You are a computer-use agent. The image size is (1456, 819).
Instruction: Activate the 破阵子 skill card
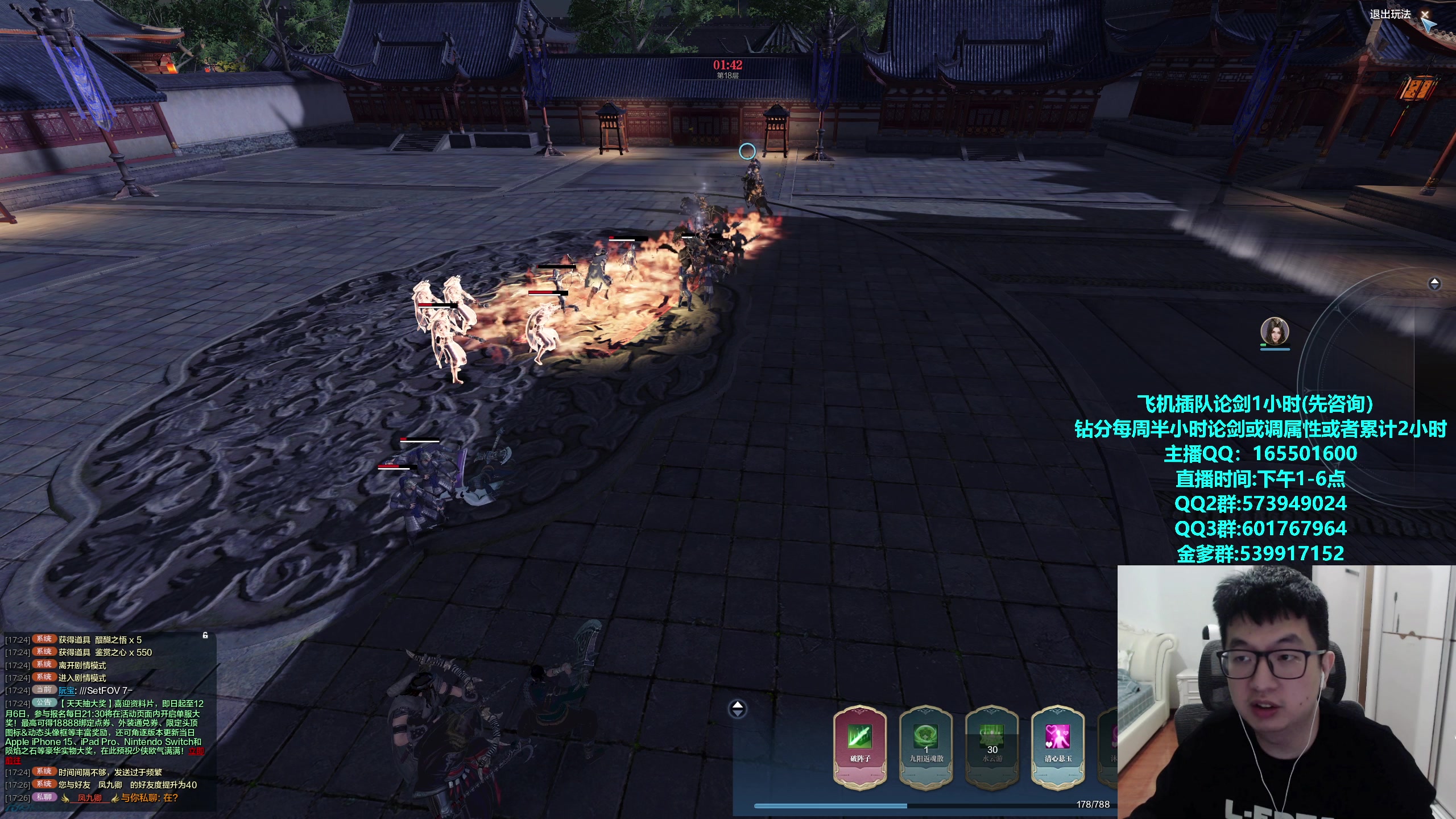(859, 746)
